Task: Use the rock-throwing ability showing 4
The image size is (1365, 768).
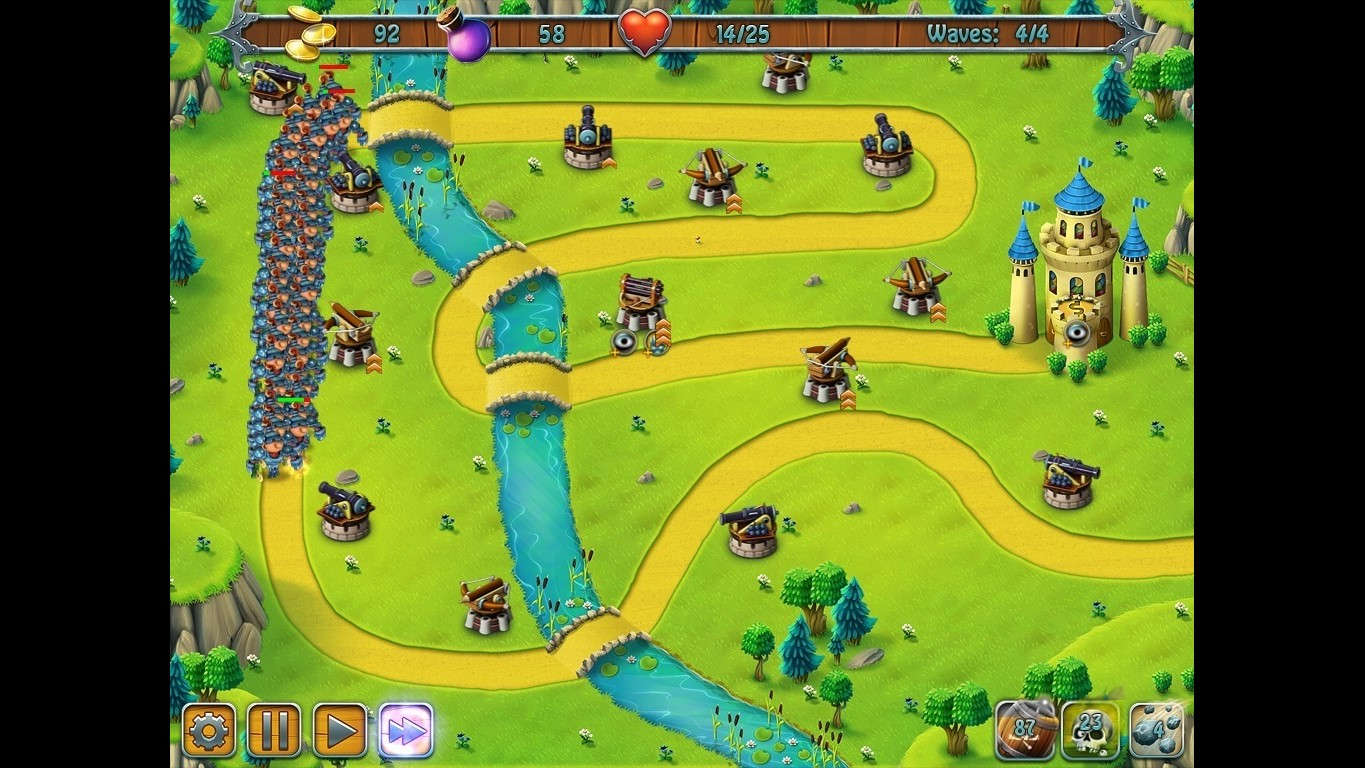Action: pos(1157,731)
